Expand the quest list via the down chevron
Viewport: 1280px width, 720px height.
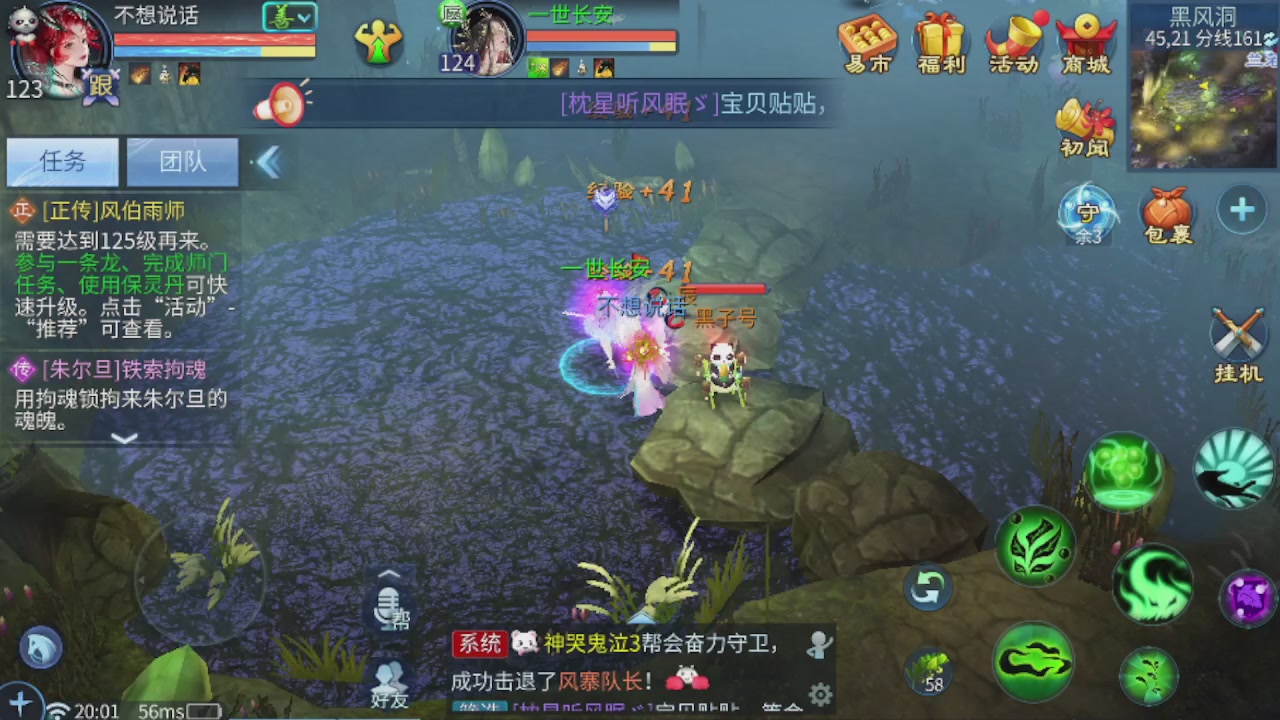(124, 438)
